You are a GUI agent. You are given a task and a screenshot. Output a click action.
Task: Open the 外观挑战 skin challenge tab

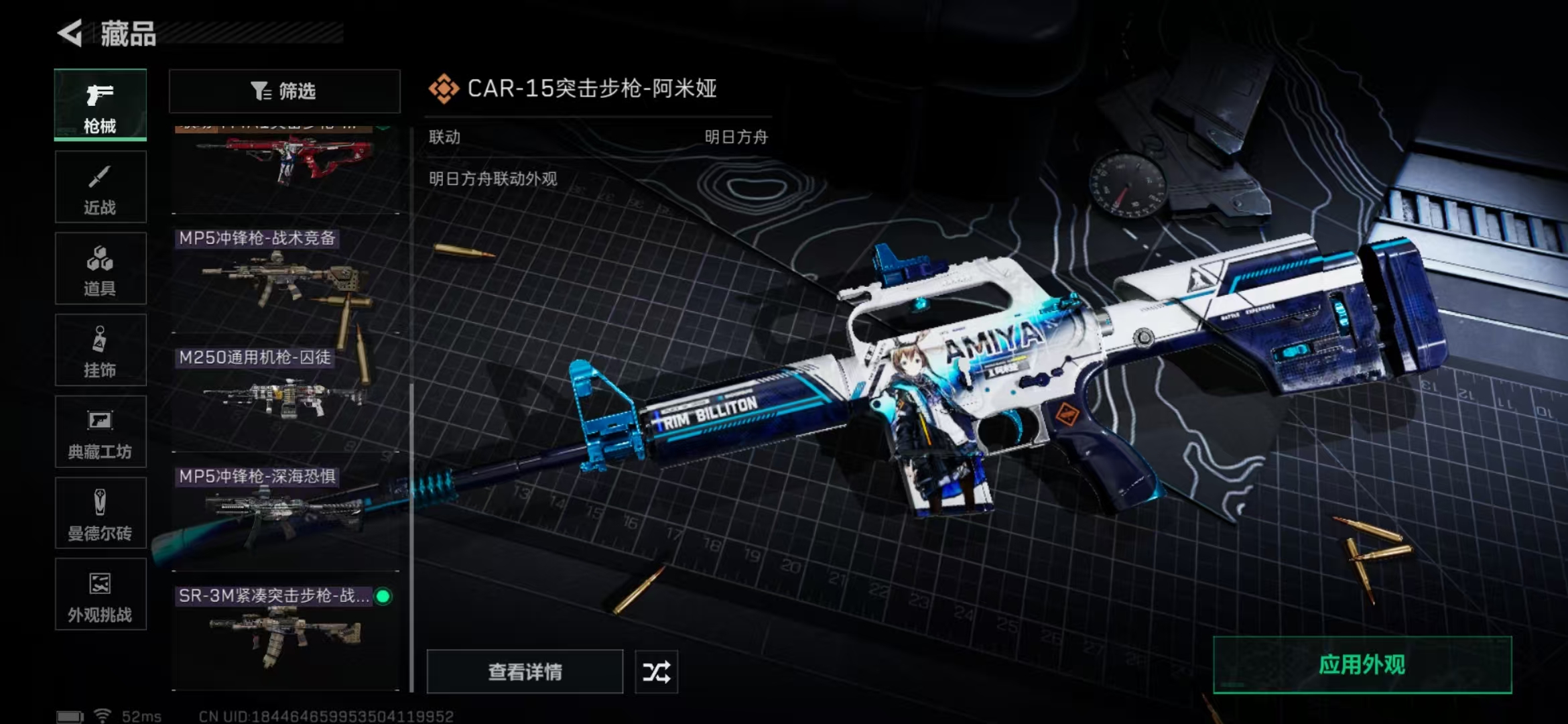(x=101, y=595)
